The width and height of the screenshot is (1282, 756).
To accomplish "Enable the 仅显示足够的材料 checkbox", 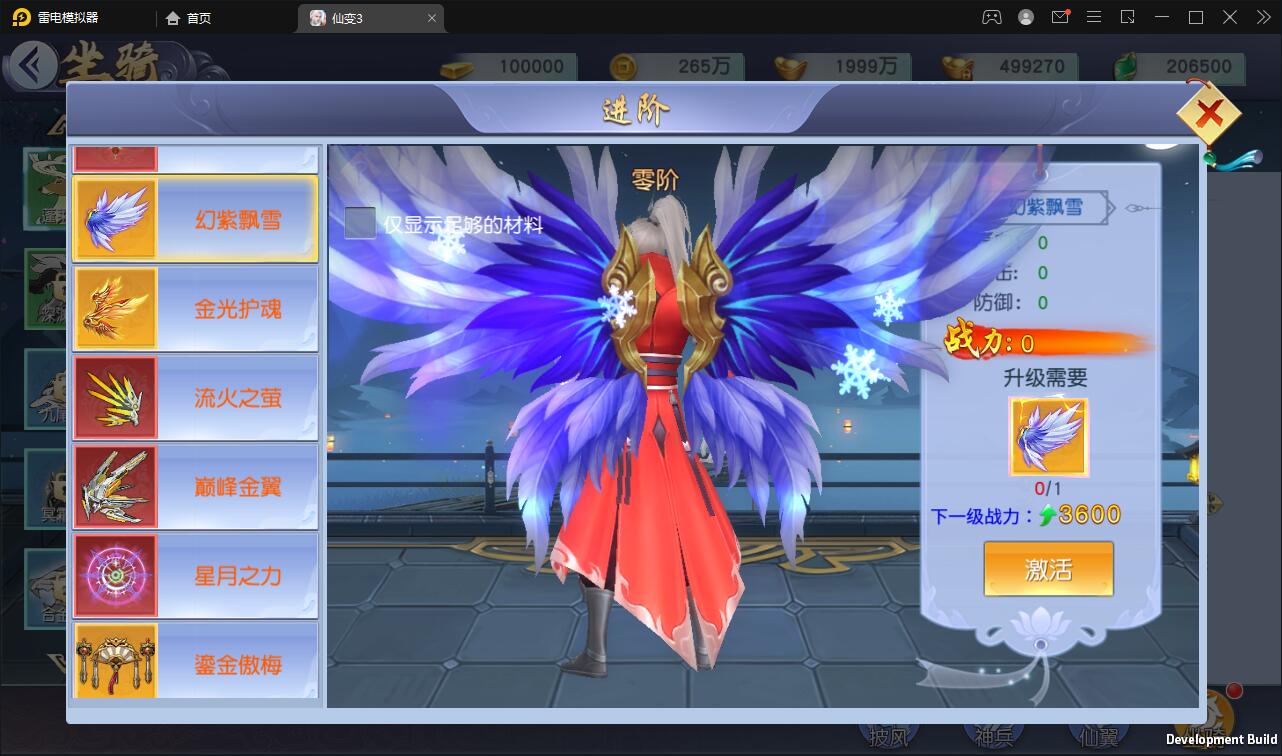I will tap(359, 224).
